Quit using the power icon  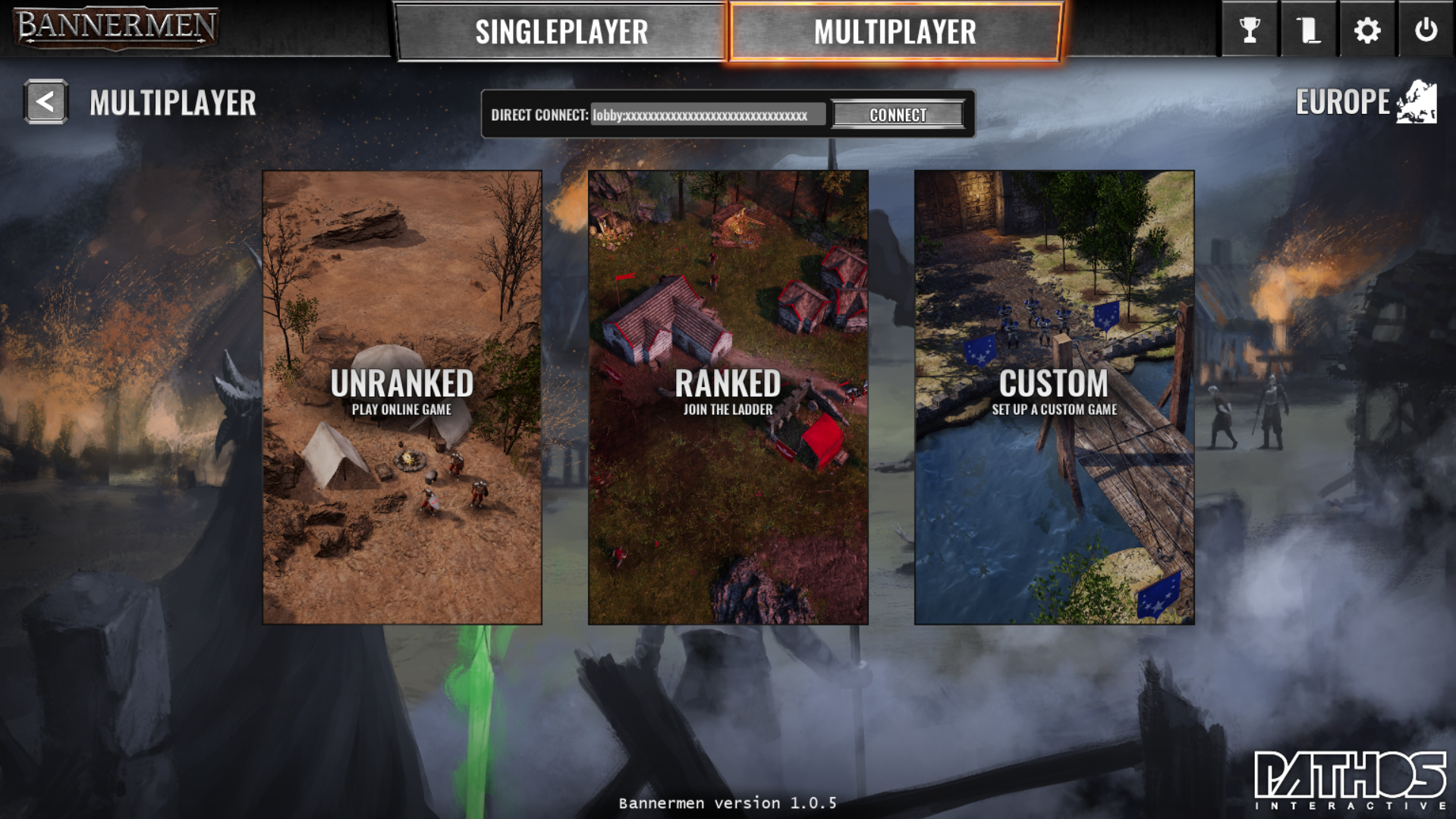pos(1426,30)
